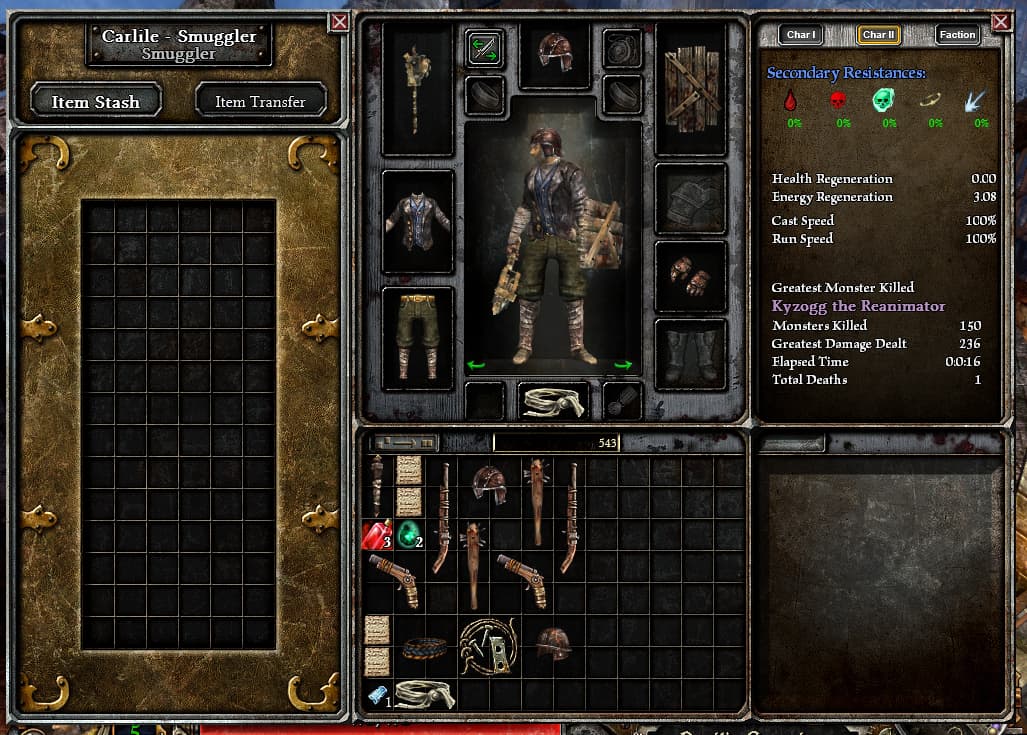Select the equipped main-hand mace slot
The height and width of the screenshot is (735, 1027).
(x=418, y=89)
